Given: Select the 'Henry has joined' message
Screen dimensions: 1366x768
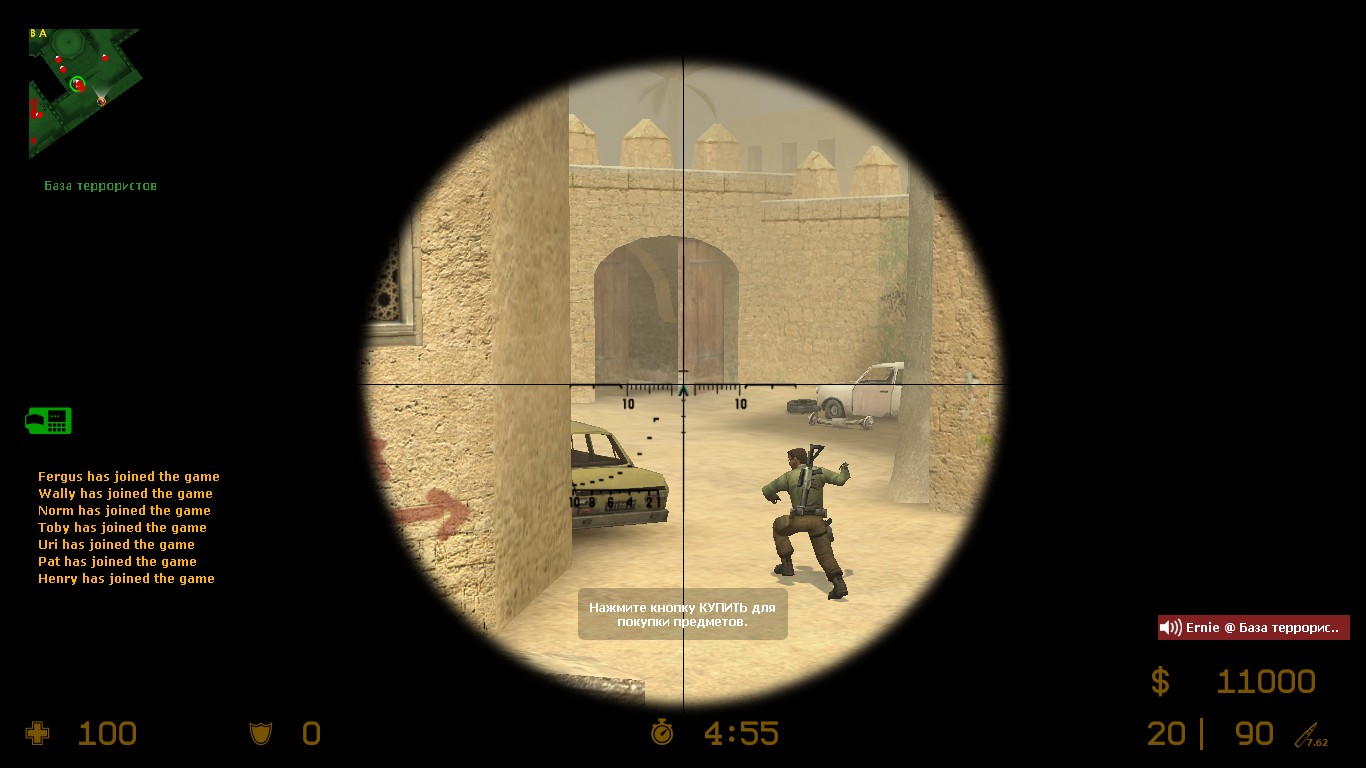Looking at the screenshot, I should coord(125,578).
